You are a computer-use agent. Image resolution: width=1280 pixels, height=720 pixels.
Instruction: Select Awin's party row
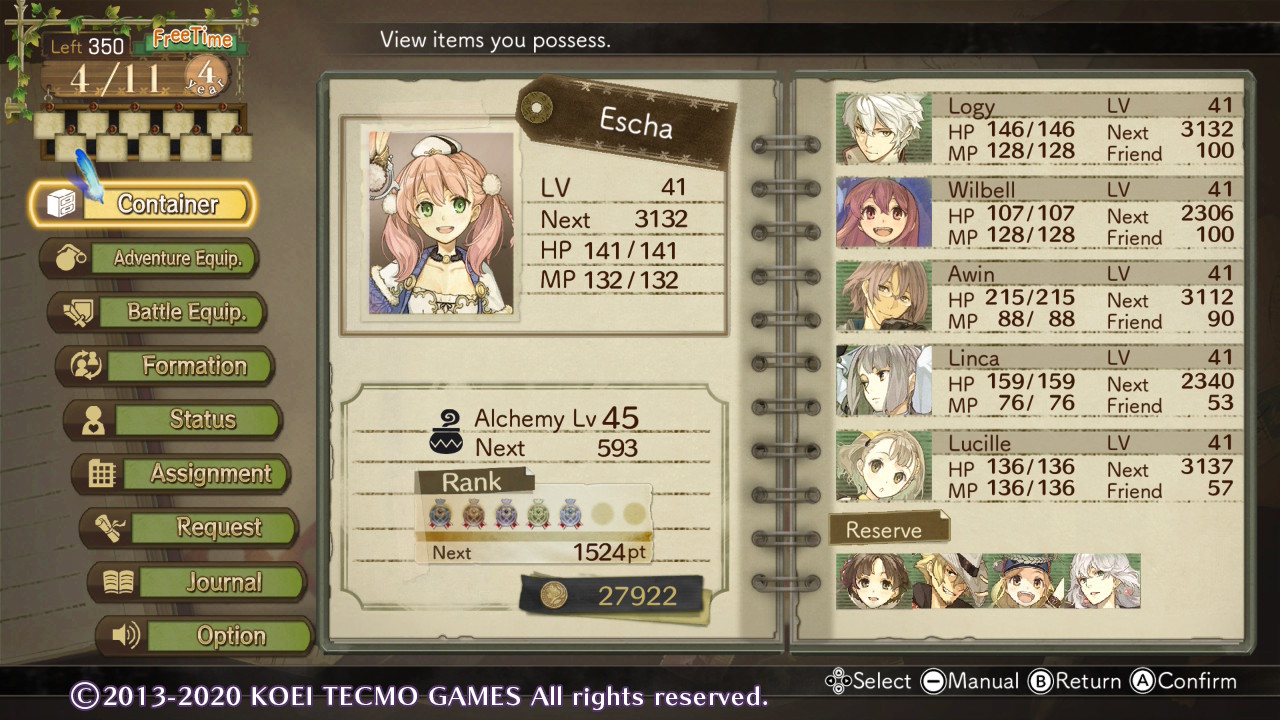(x=1038, y=297)
